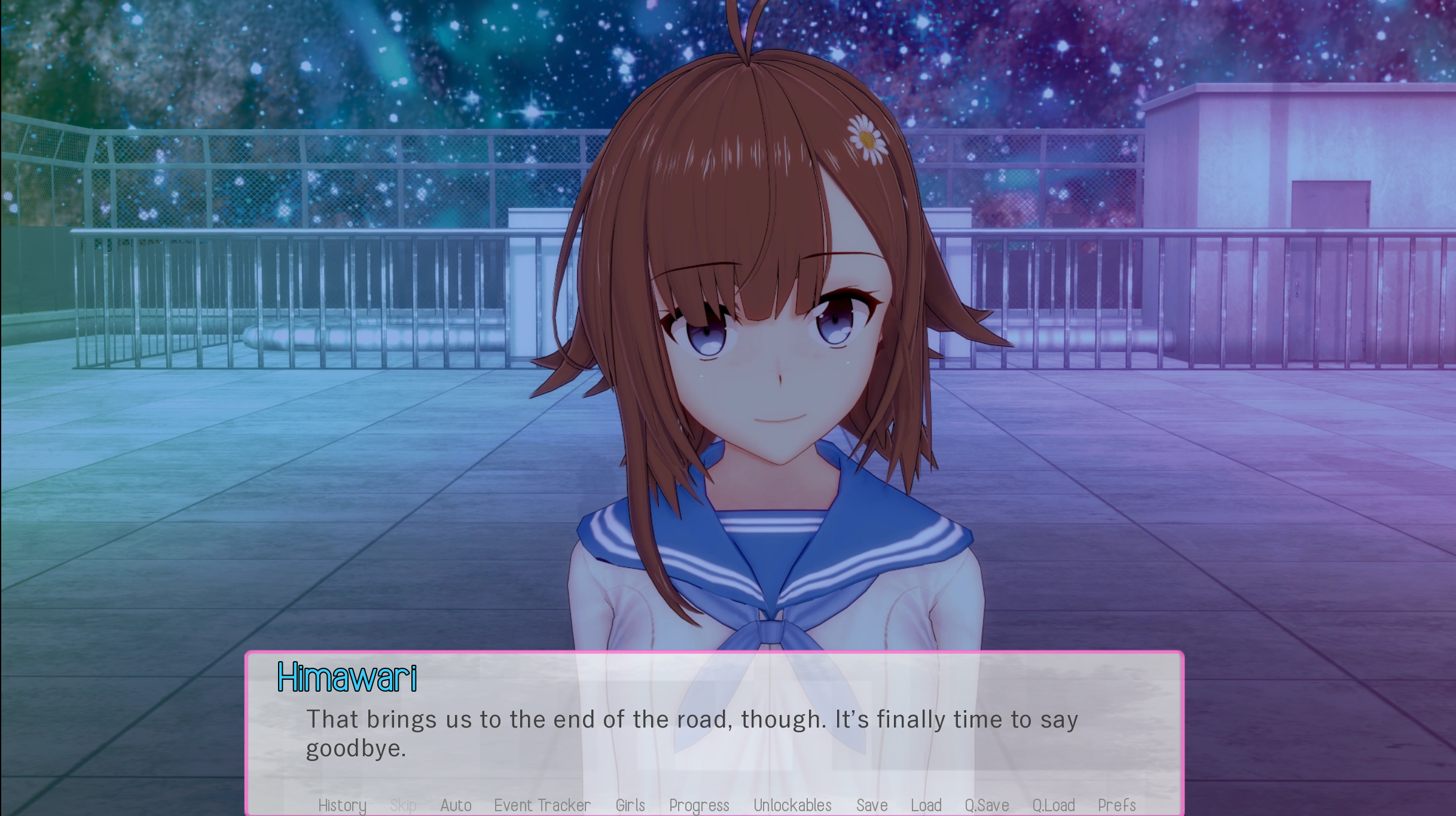Open the Load menu
Viewport: 1456px width, 816px height.
[x=926, y=805]
